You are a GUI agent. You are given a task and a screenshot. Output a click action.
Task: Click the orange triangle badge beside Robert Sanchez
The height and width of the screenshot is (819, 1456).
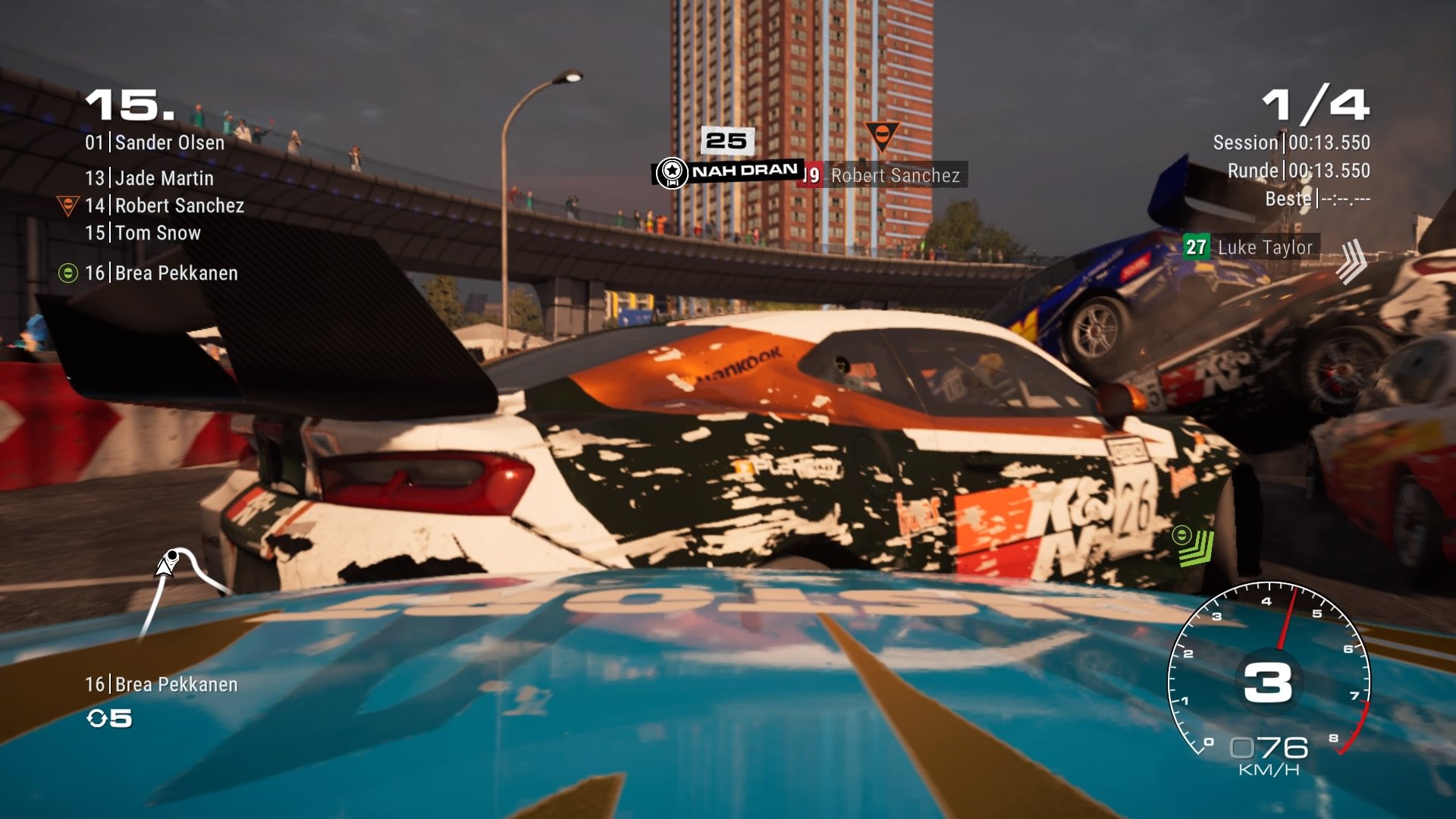pos(69,205)
